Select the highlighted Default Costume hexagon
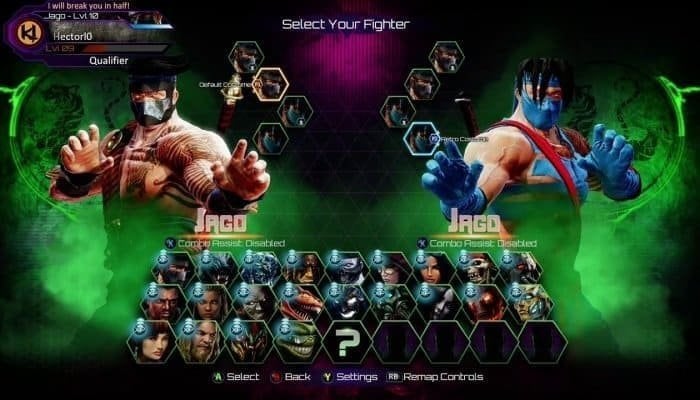The image size is (700, 400). pyautogui.click(x=271, y=85)
